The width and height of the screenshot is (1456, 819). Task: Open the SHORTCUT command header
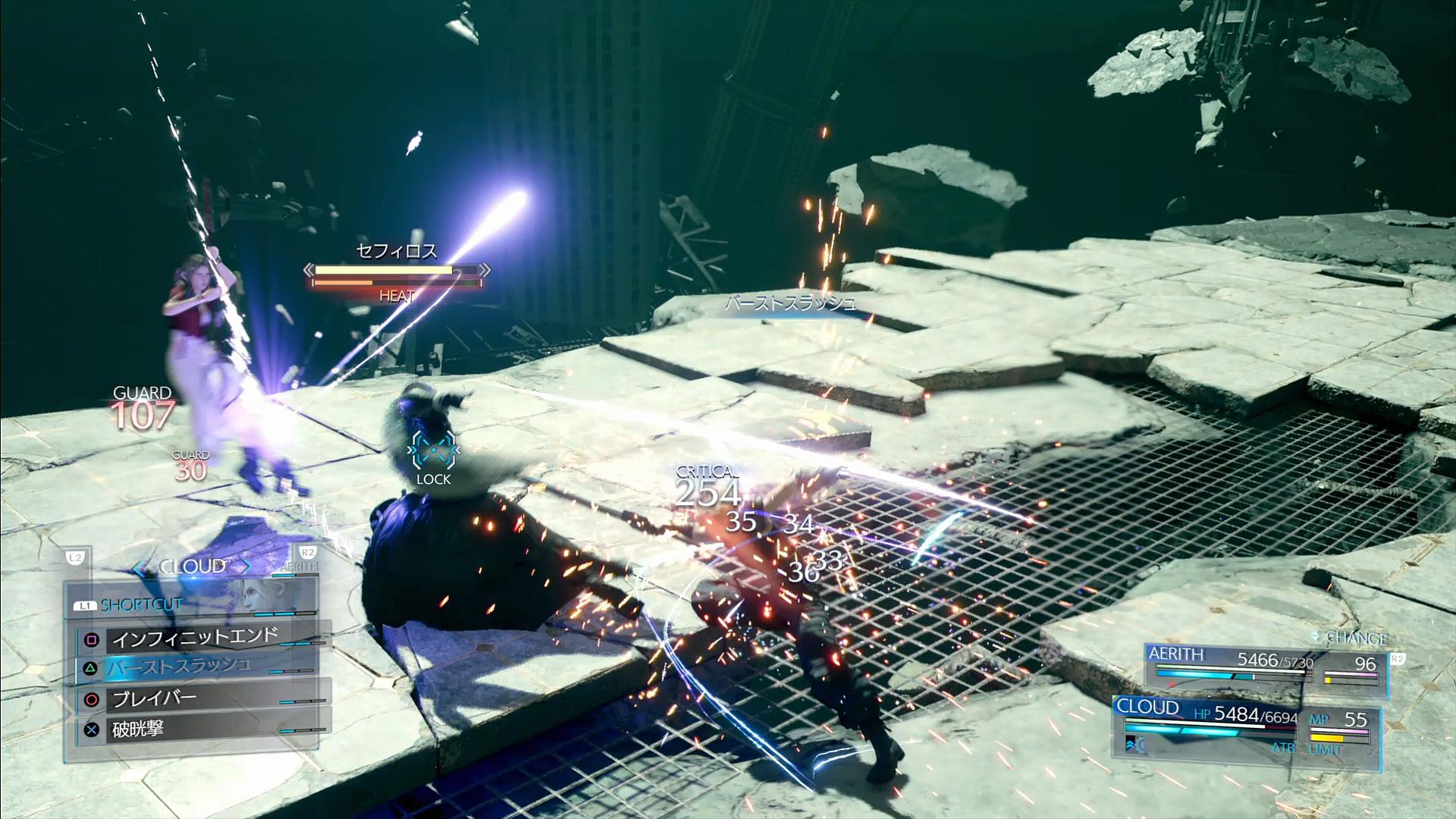(140, 605)
